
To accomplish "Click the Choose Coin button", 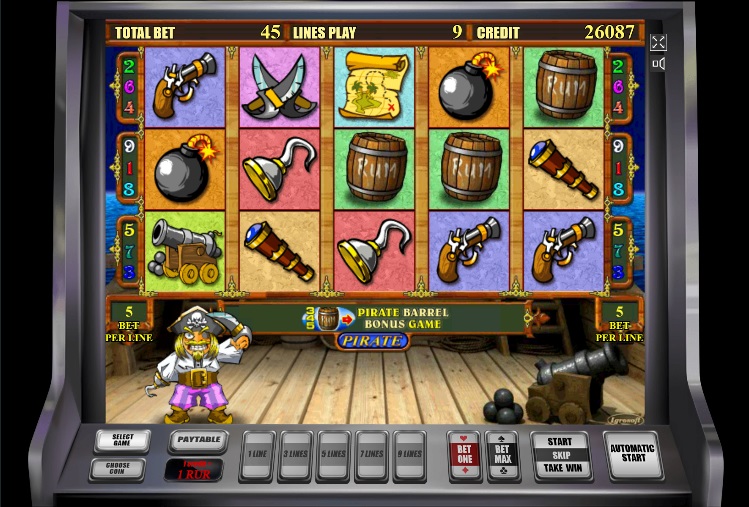I will coord(116,468).
